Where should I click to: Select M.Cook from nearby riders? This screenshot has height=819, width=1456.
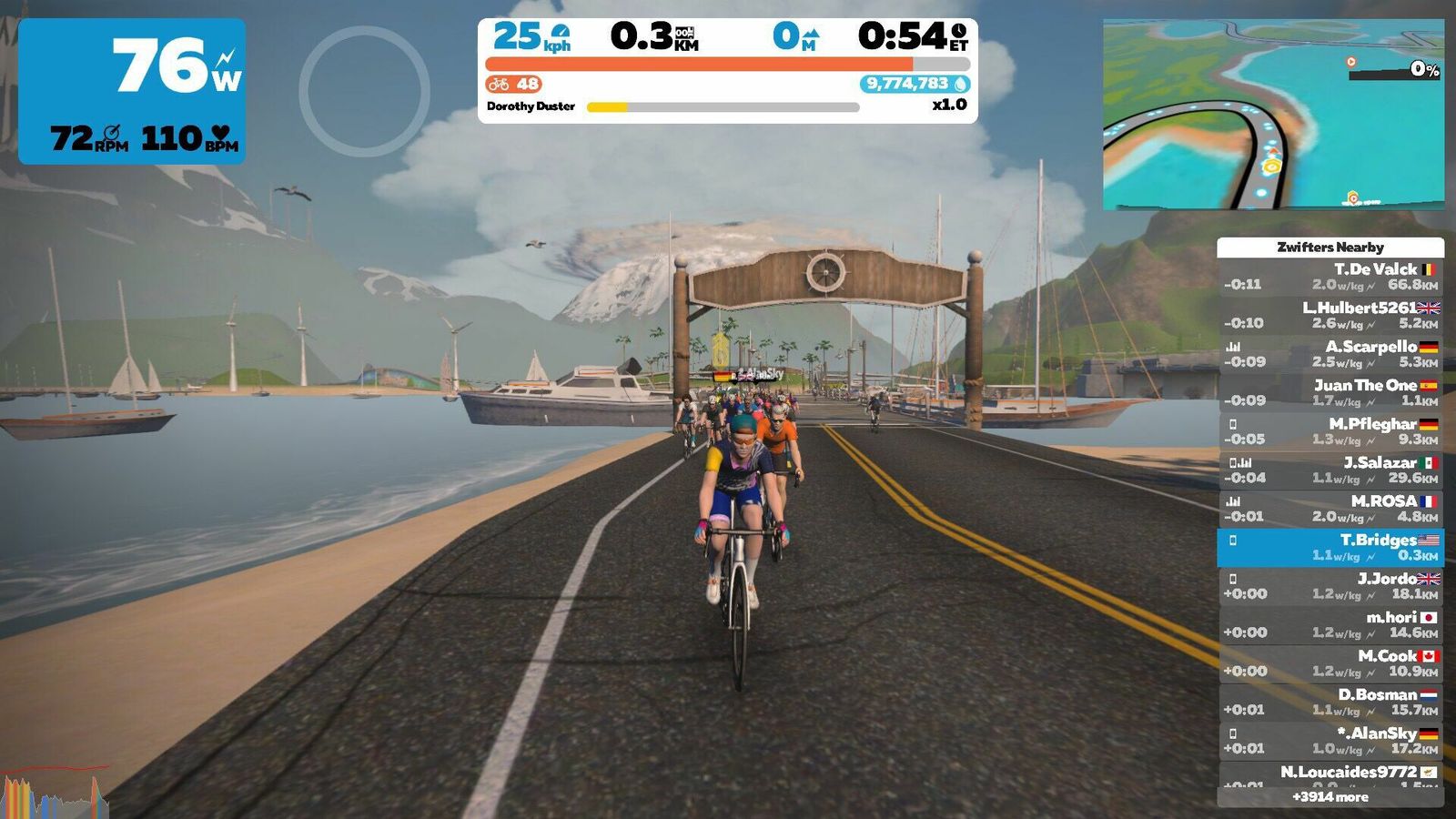click(x=1330, y=663)
